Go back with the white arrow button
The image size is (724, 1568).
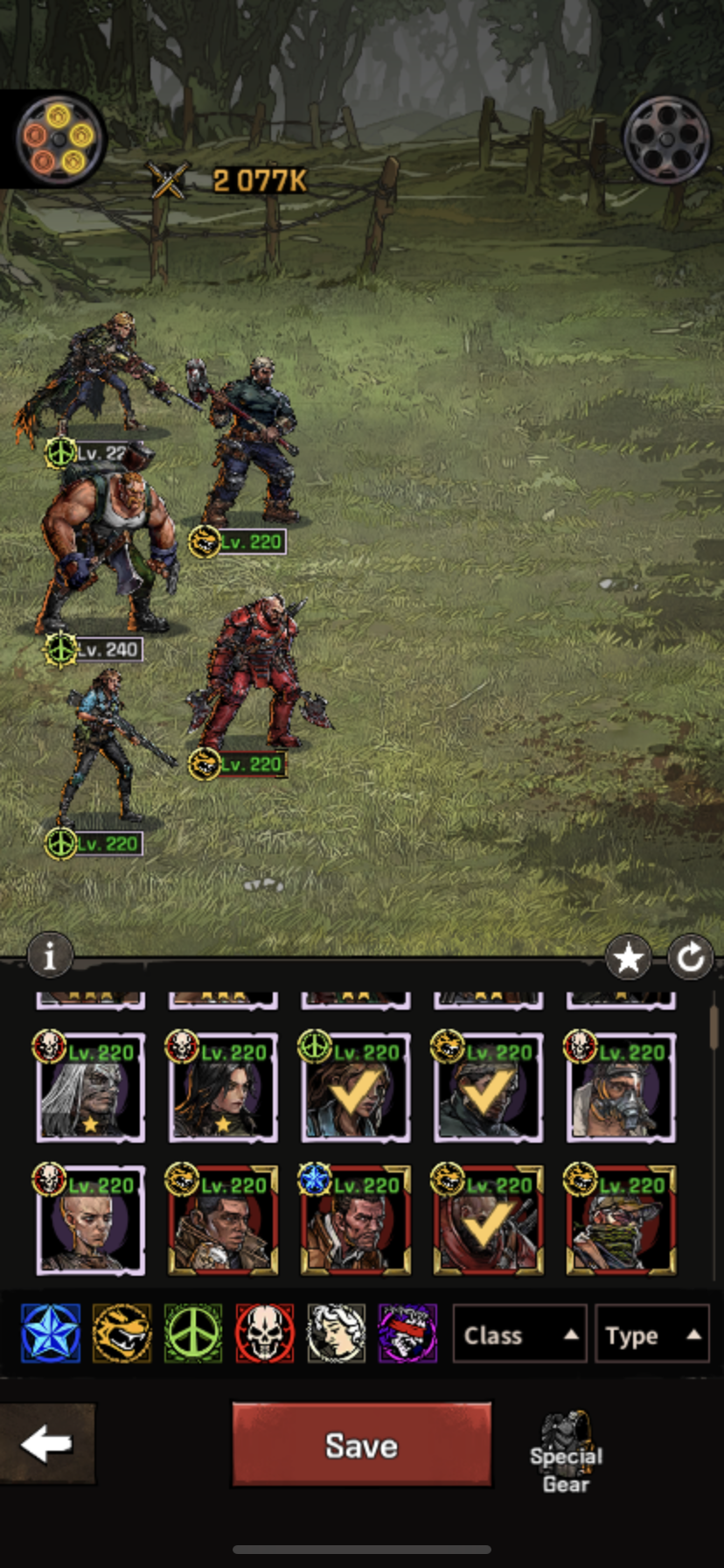click(x=46, y=1445)
